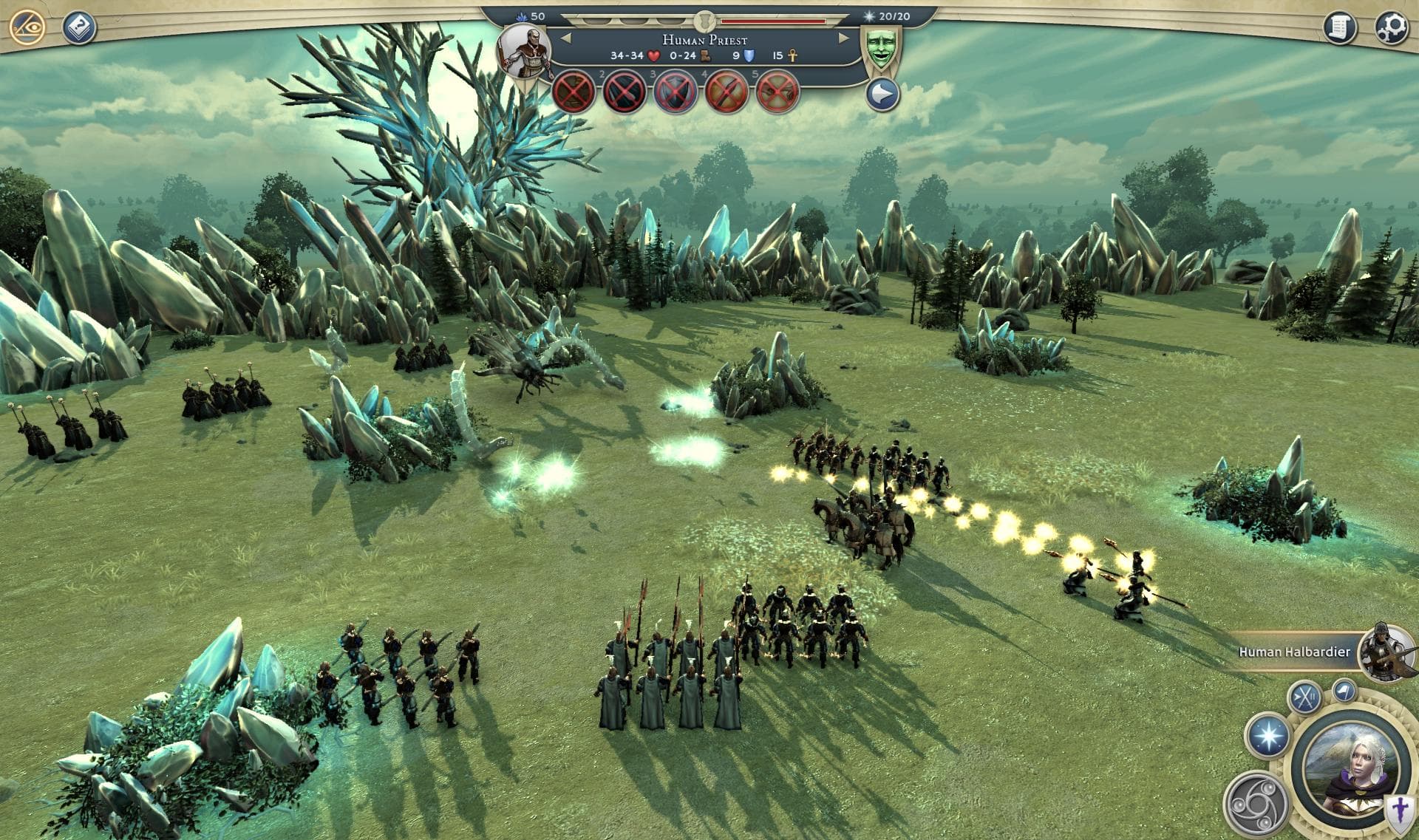
Task: Open the star spell casting button
Action: 1267,737
